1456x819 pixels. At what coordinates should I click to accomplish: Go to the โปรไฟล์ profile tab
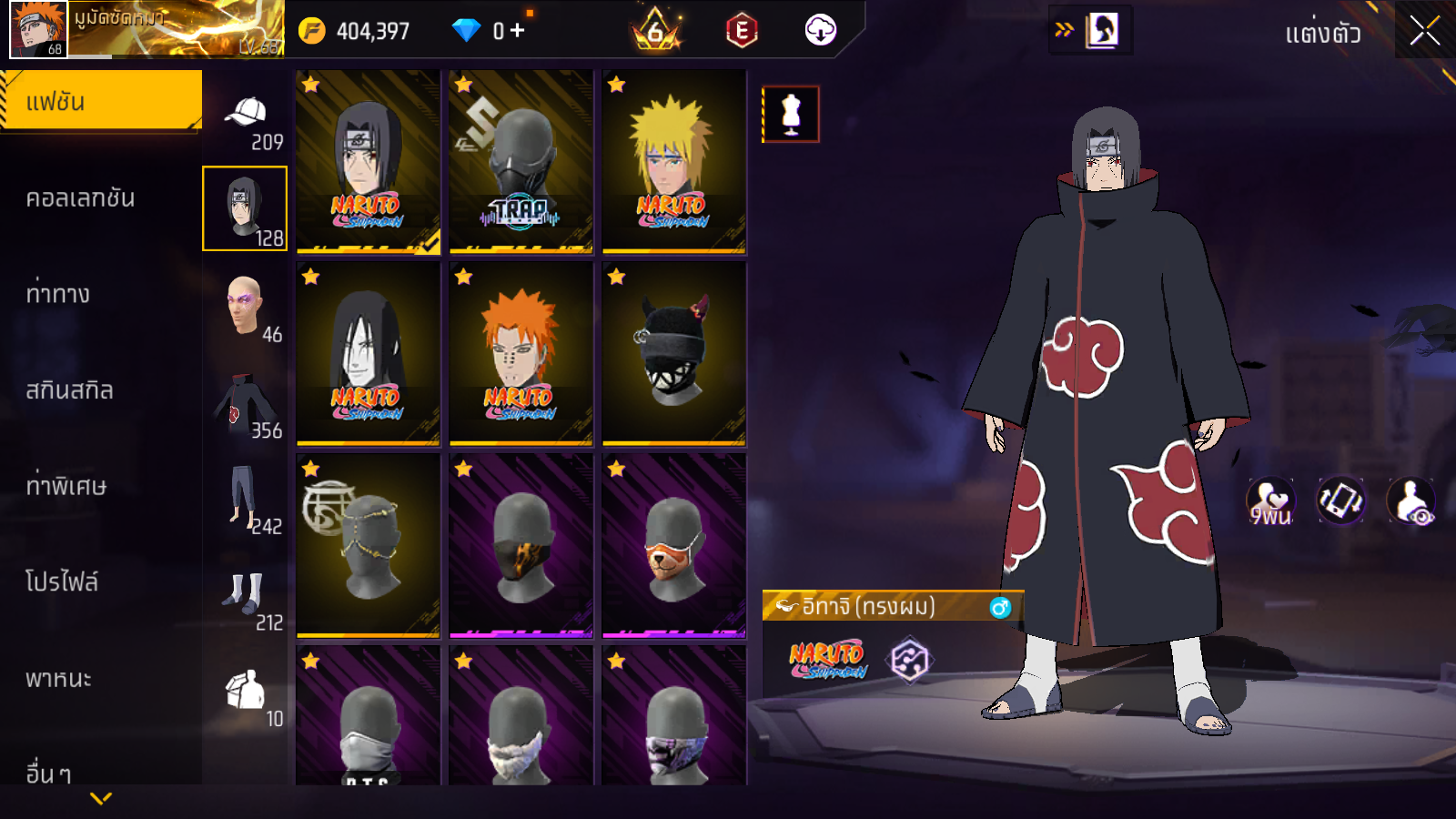click(x=61, y=582)
